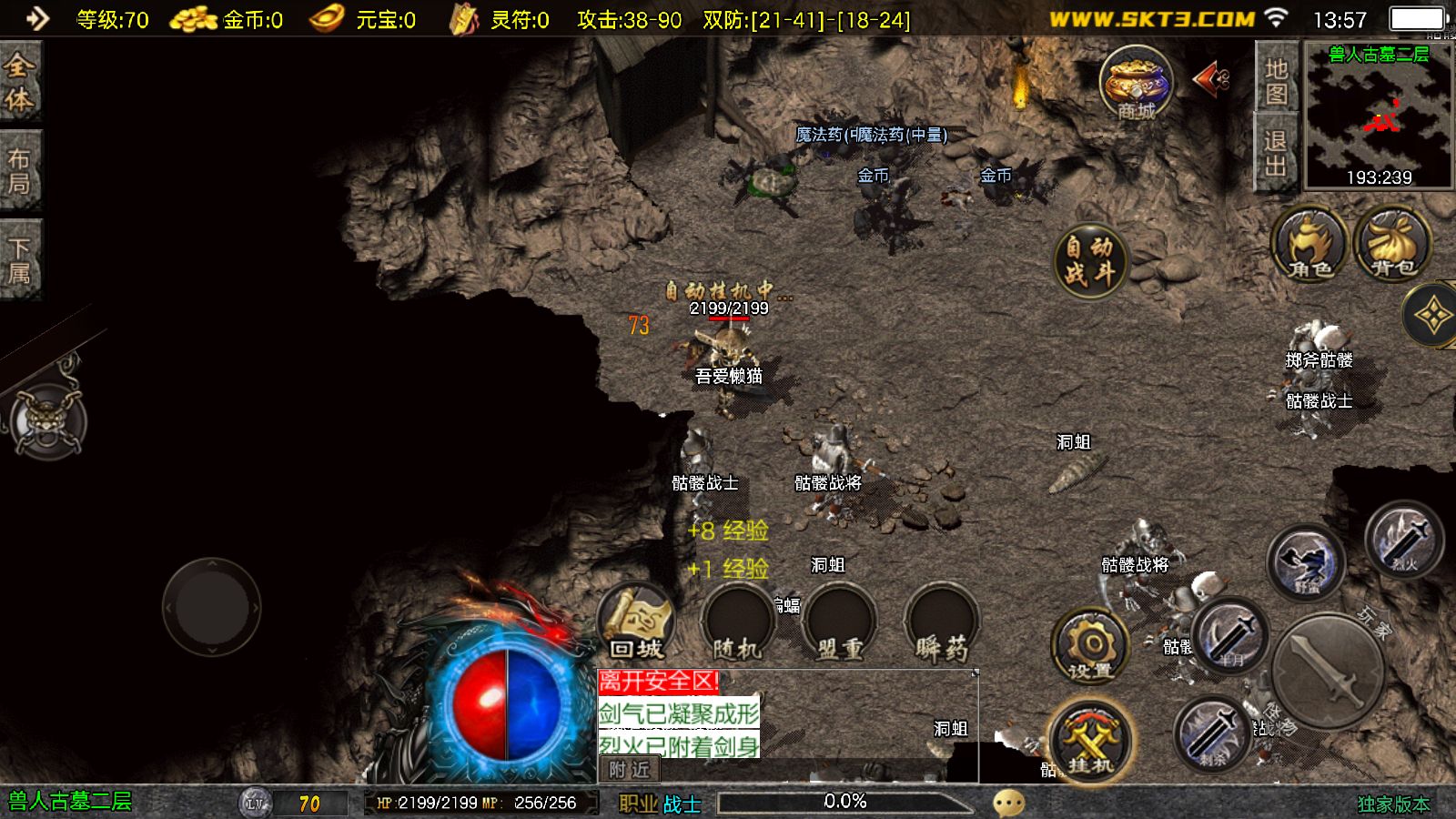Toggle 自动战斗 auto battle

pos(1089,260)
